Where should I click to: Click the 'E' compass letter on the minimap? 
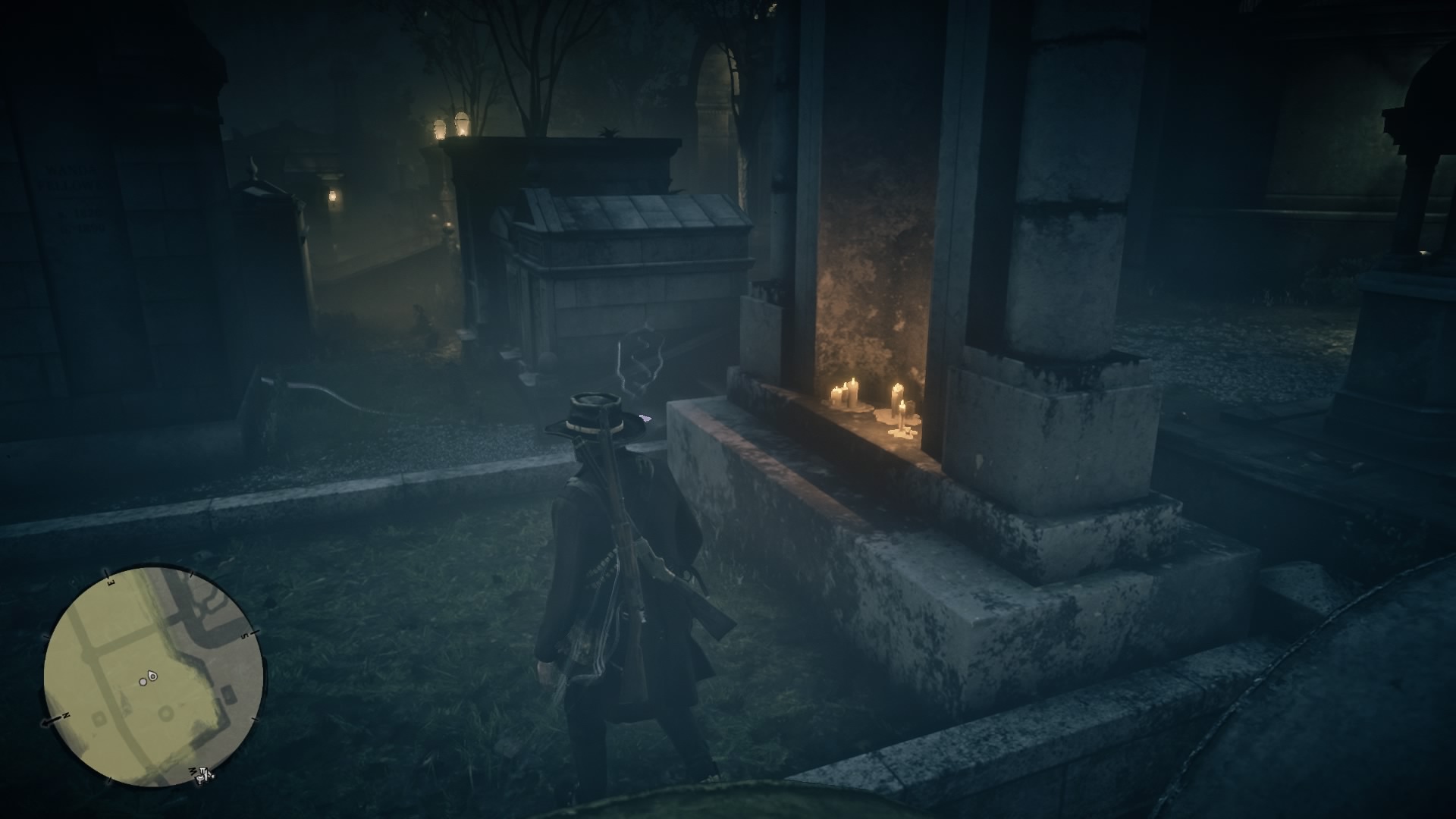(x=110, y=582)
